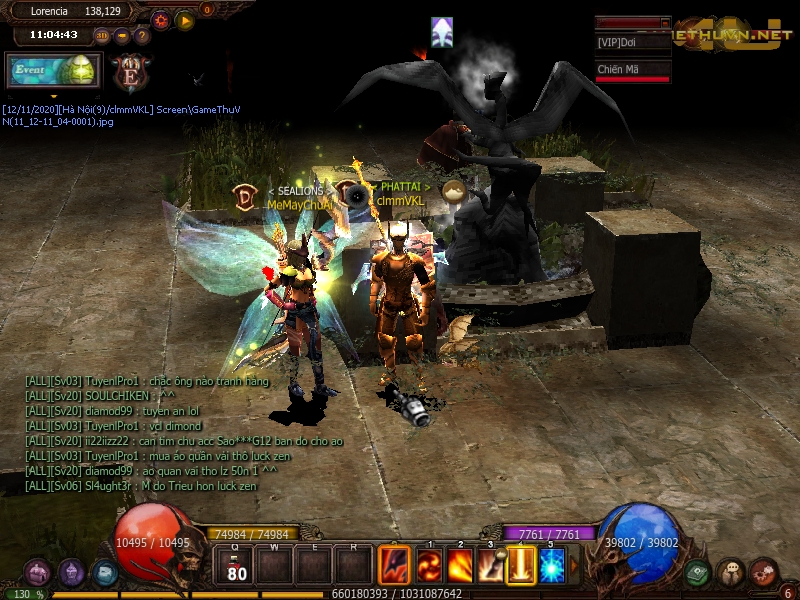Viewport: 800px width, 600px height.
Task: Open the green book icon
Action: click(x=698, y=573)
